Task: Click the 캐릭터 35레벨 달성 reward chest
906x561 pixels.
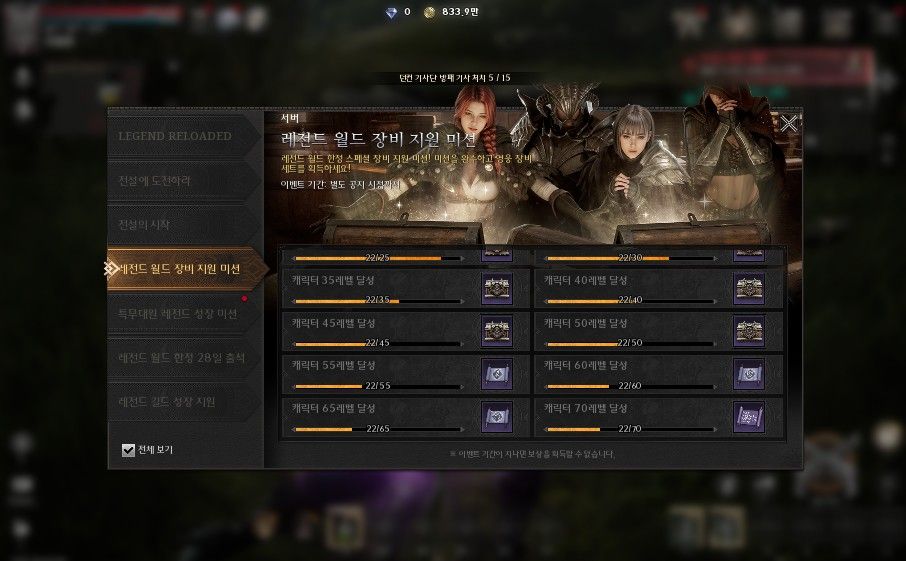Action: 497,288
